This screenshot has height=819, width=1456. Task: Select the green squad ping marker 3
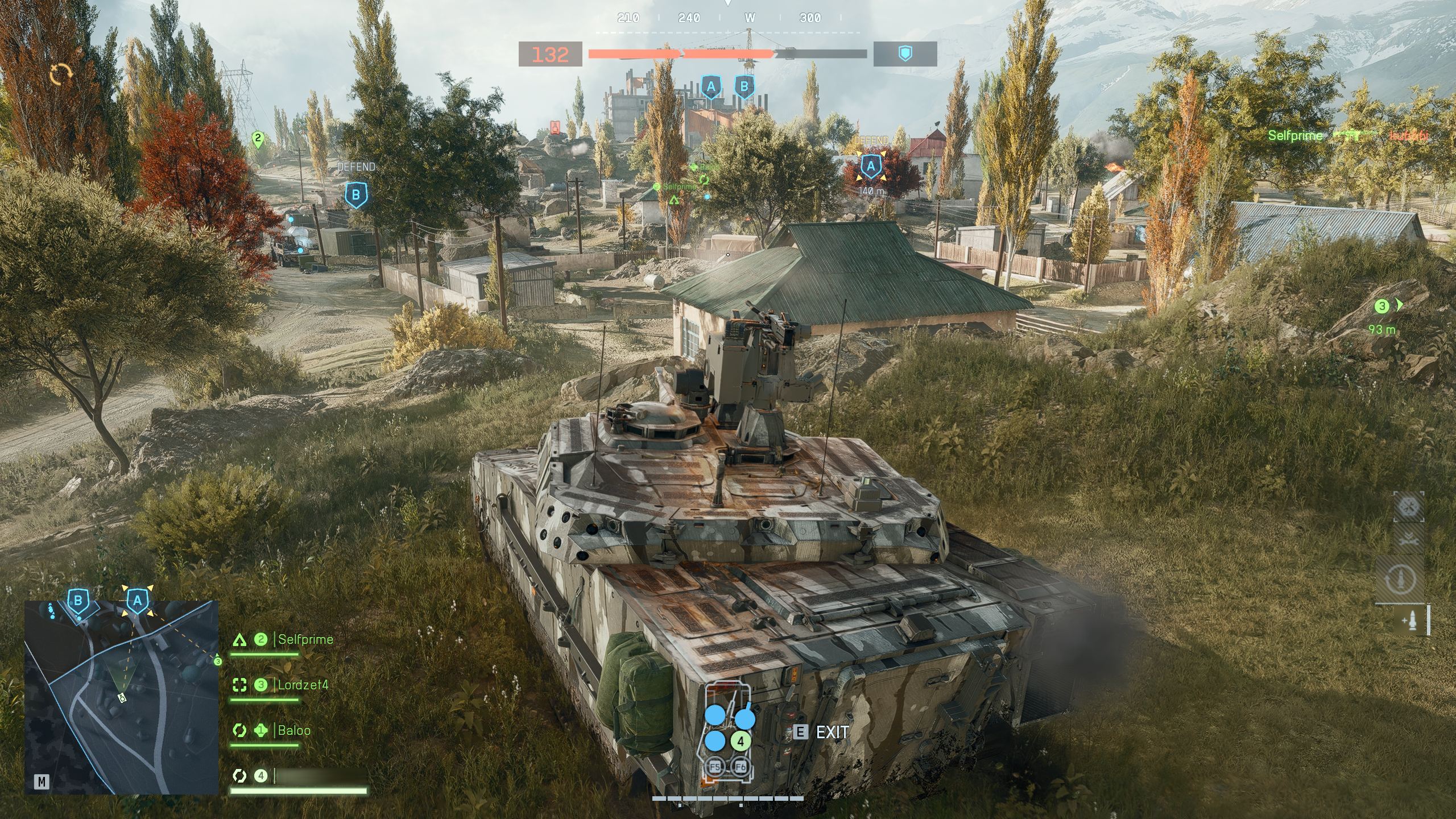point(1382,307)
